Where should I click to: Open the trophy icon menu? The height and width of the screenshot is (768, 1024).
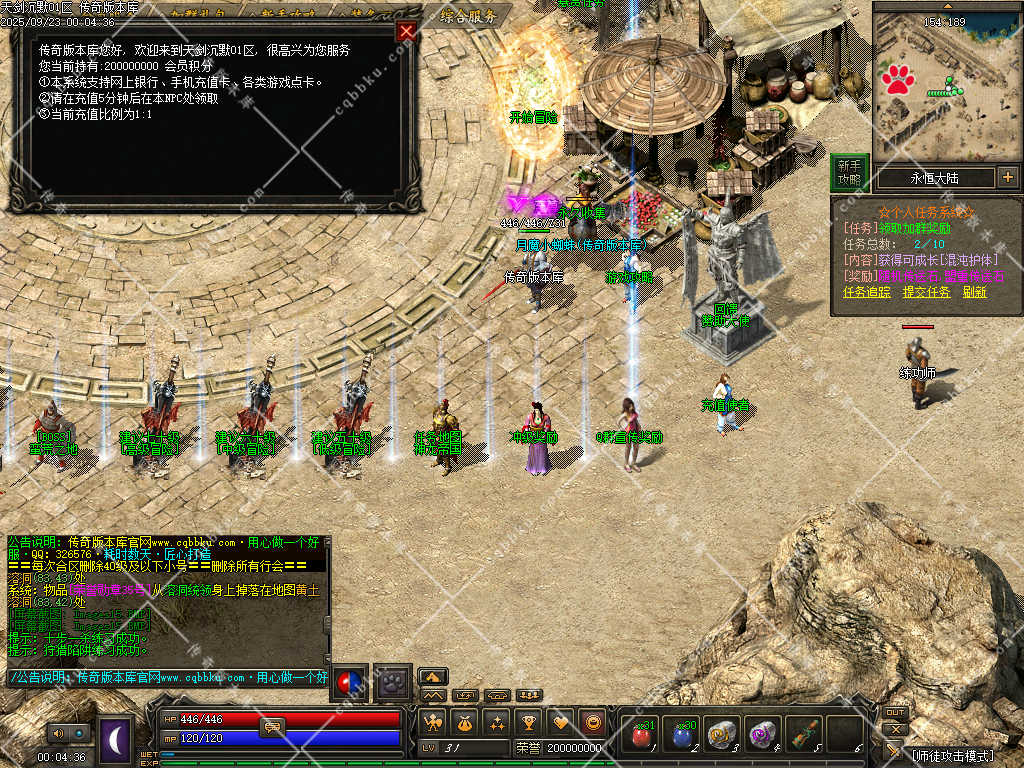(x=529, y=722)
